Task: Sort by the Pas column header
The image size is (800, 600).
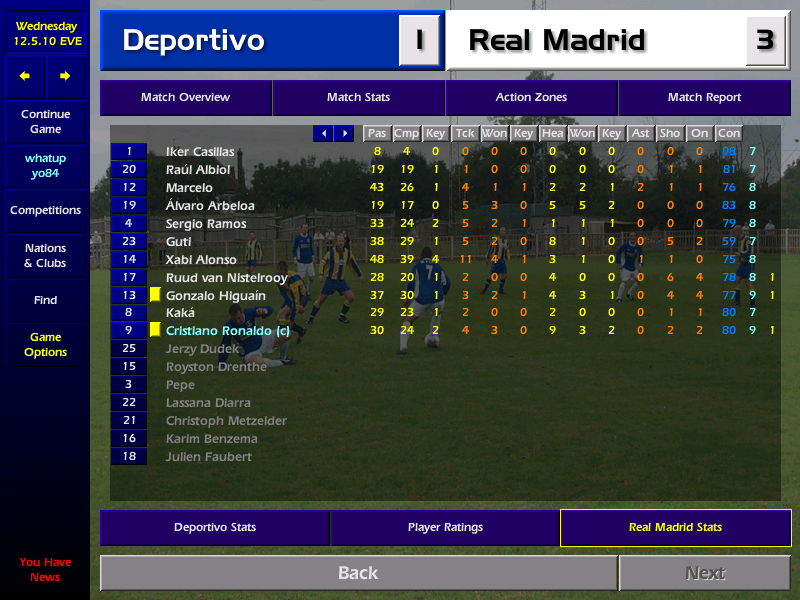Action: tap(376, 133)
